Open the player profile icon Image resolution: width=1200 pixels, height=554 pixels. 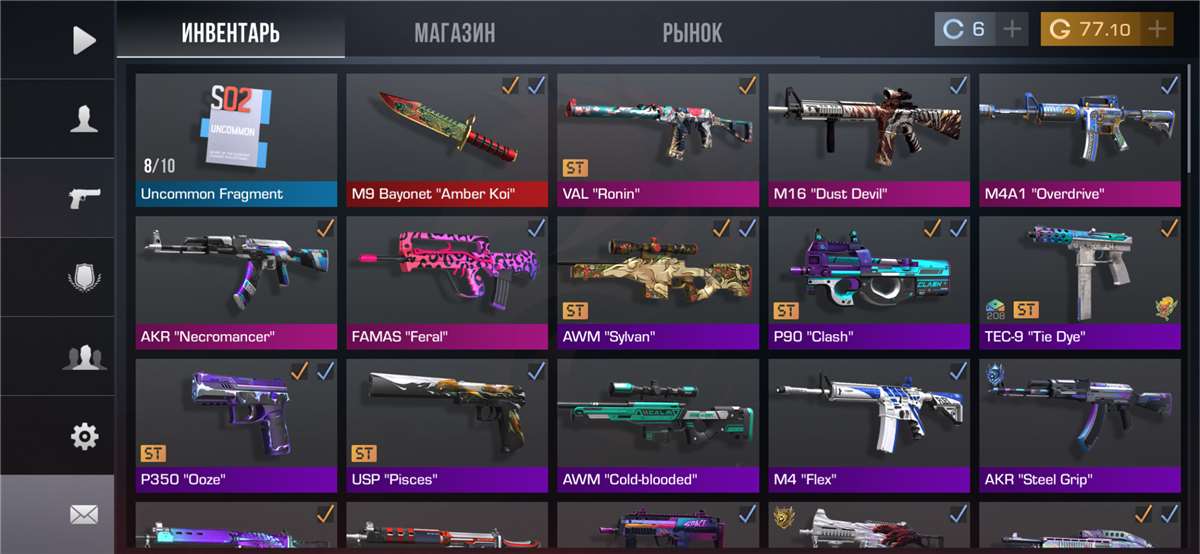(x=84, y=119)
